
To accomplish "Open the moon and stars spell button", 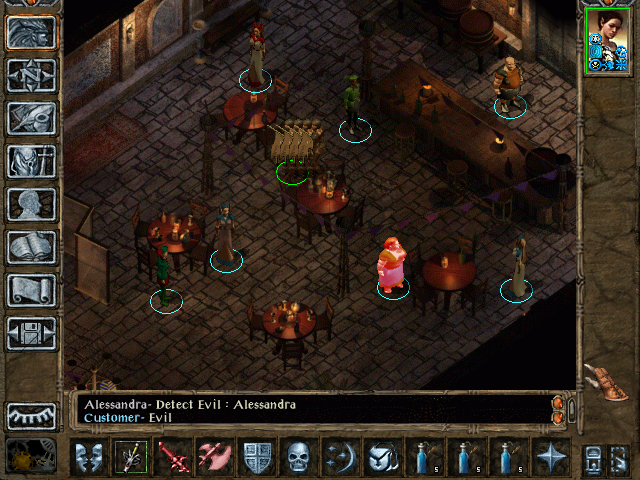I will pos(340,457).
